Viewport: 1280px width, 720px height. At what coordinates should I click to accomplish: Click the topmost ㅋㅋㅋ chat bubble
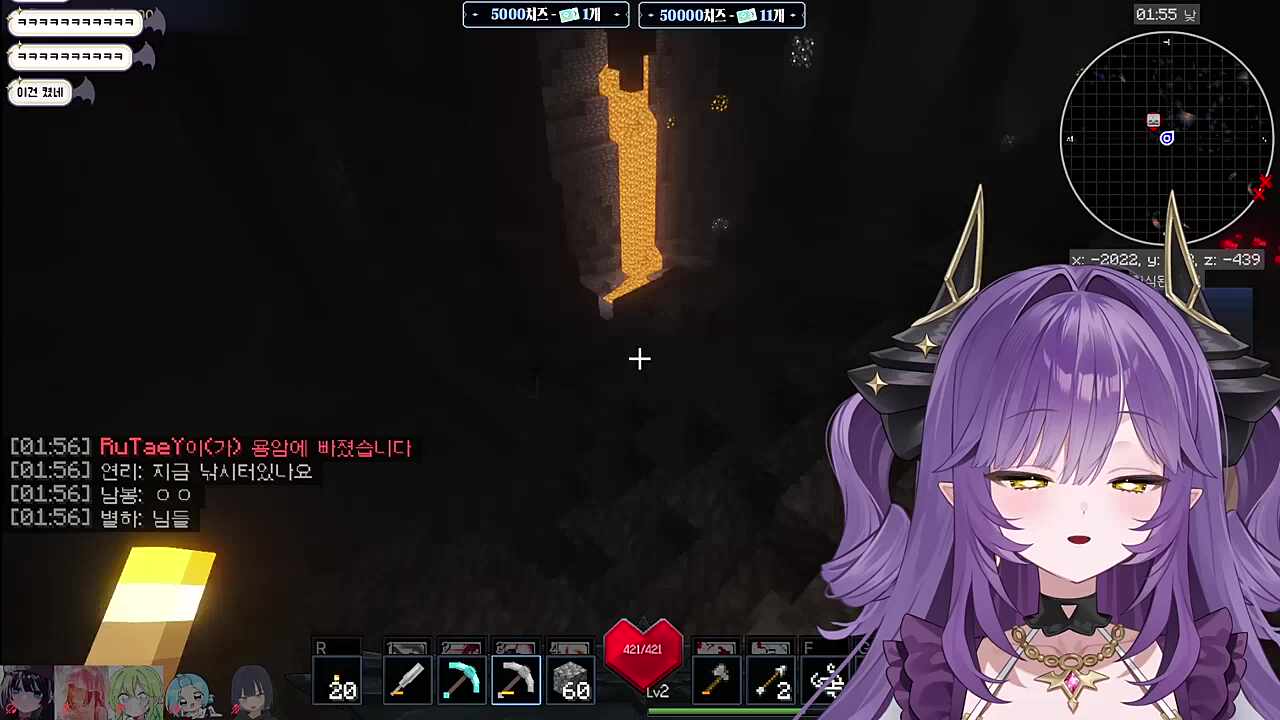pyautogui.click(x=74, y=21)
